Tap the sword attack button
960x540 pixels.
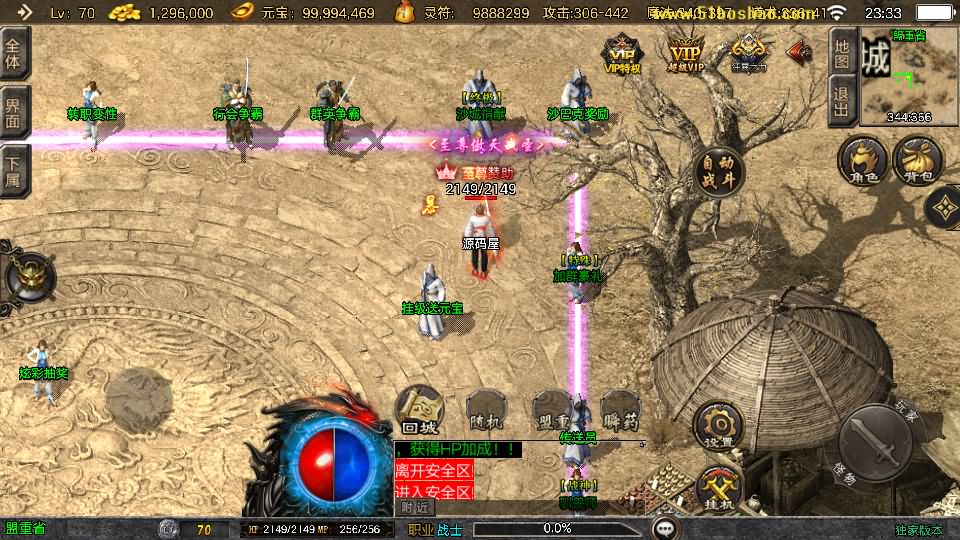pos(874,441)
